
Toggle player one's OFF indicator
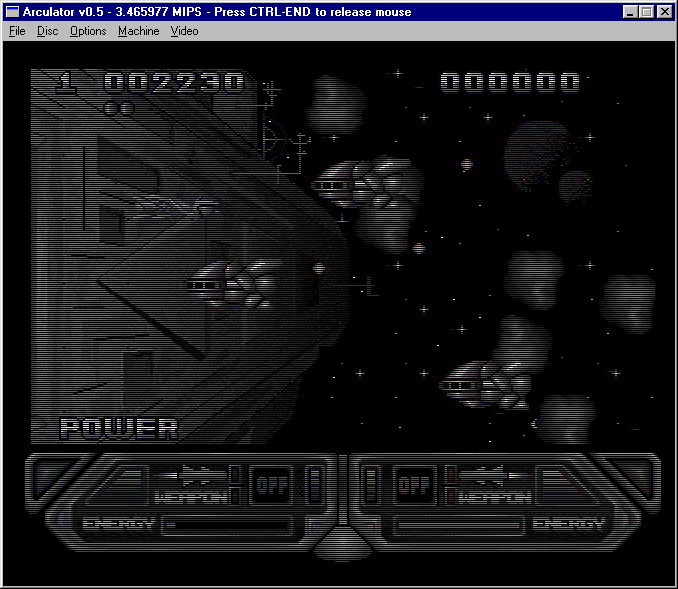pos(270,485)
